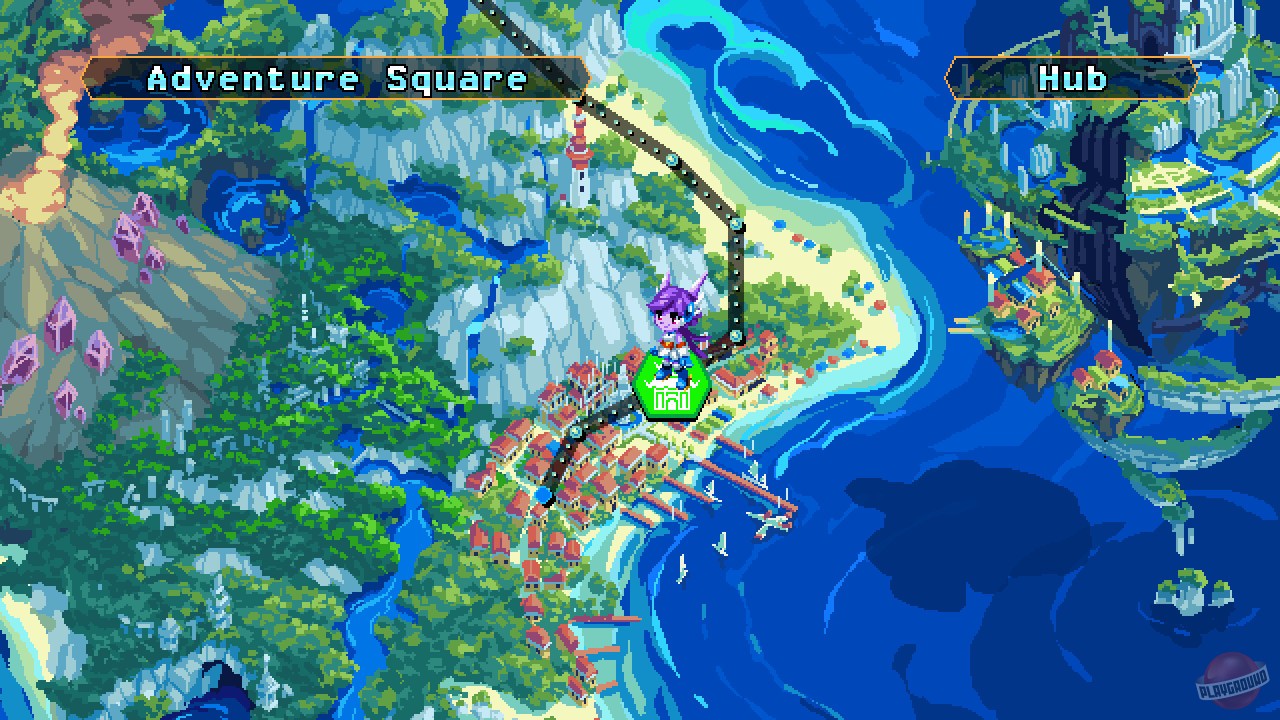
Task: Click Lilac, the character standing on the node
Action: tap(672, 320)
